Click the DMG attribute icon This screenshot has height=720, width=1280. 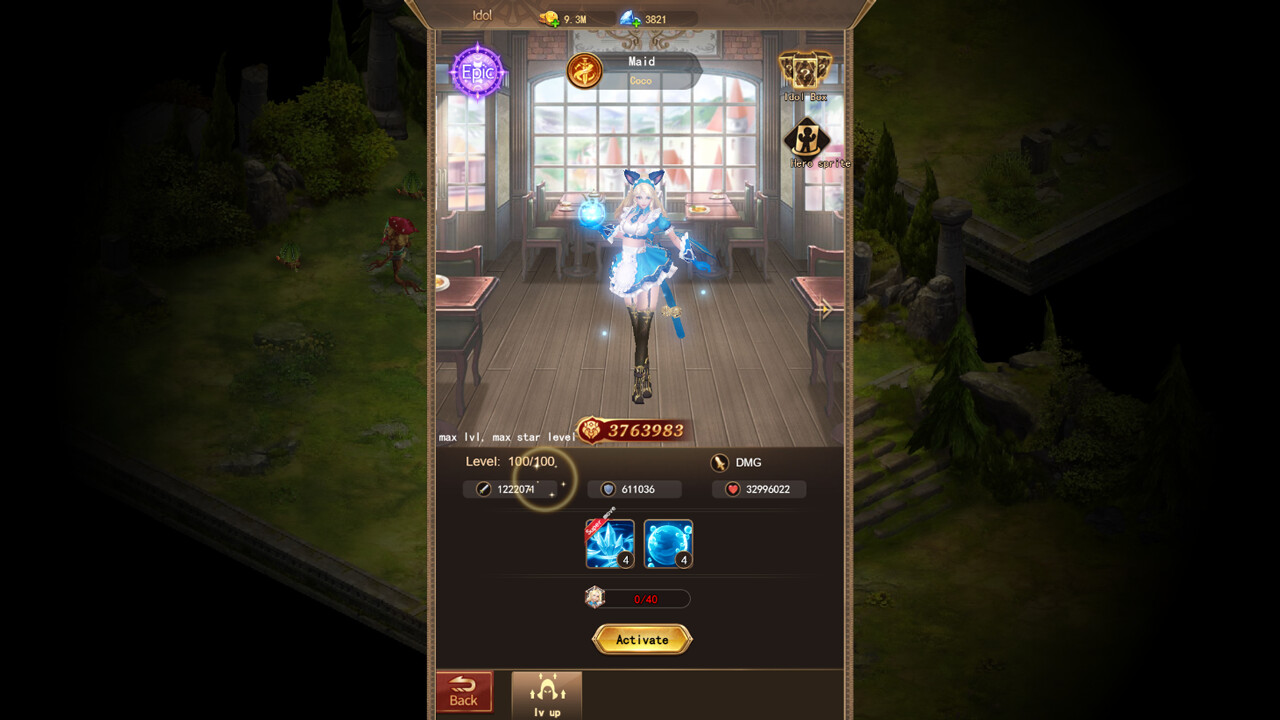(x=718, y=462)
